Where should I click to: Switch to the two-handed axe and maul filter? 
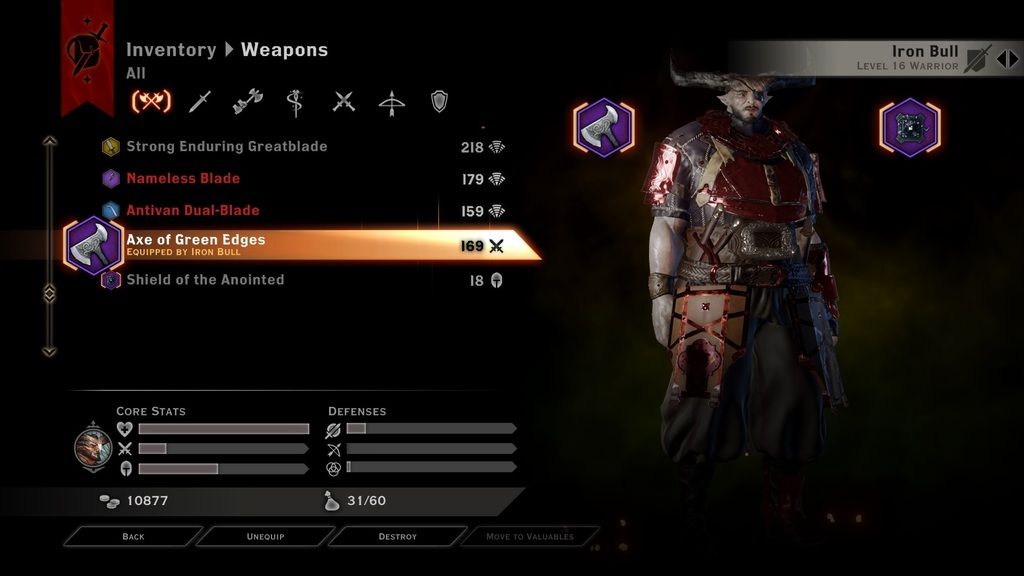pyautogui.click(x=247, y=101)
